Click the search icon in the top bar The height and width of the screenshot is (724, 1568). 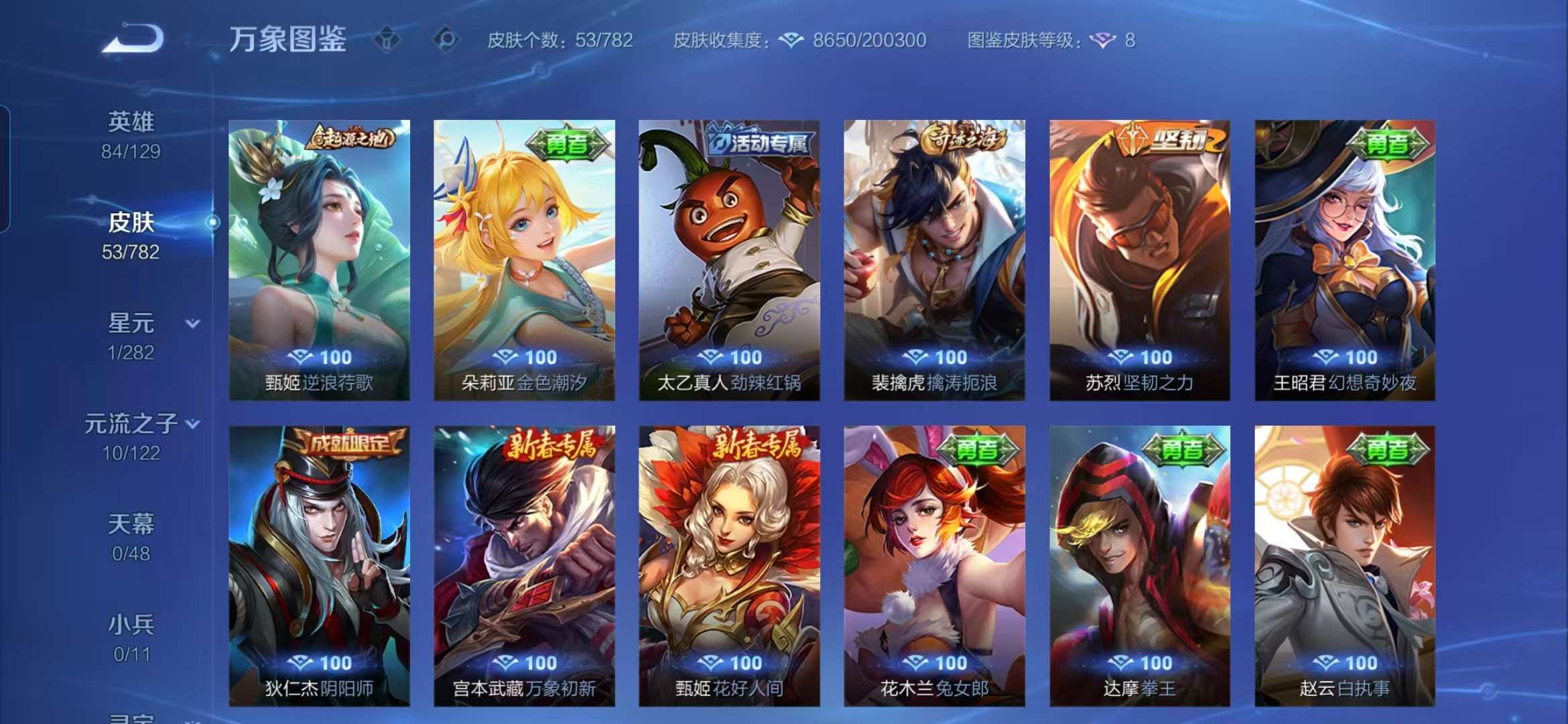click(x=444, y=42)
